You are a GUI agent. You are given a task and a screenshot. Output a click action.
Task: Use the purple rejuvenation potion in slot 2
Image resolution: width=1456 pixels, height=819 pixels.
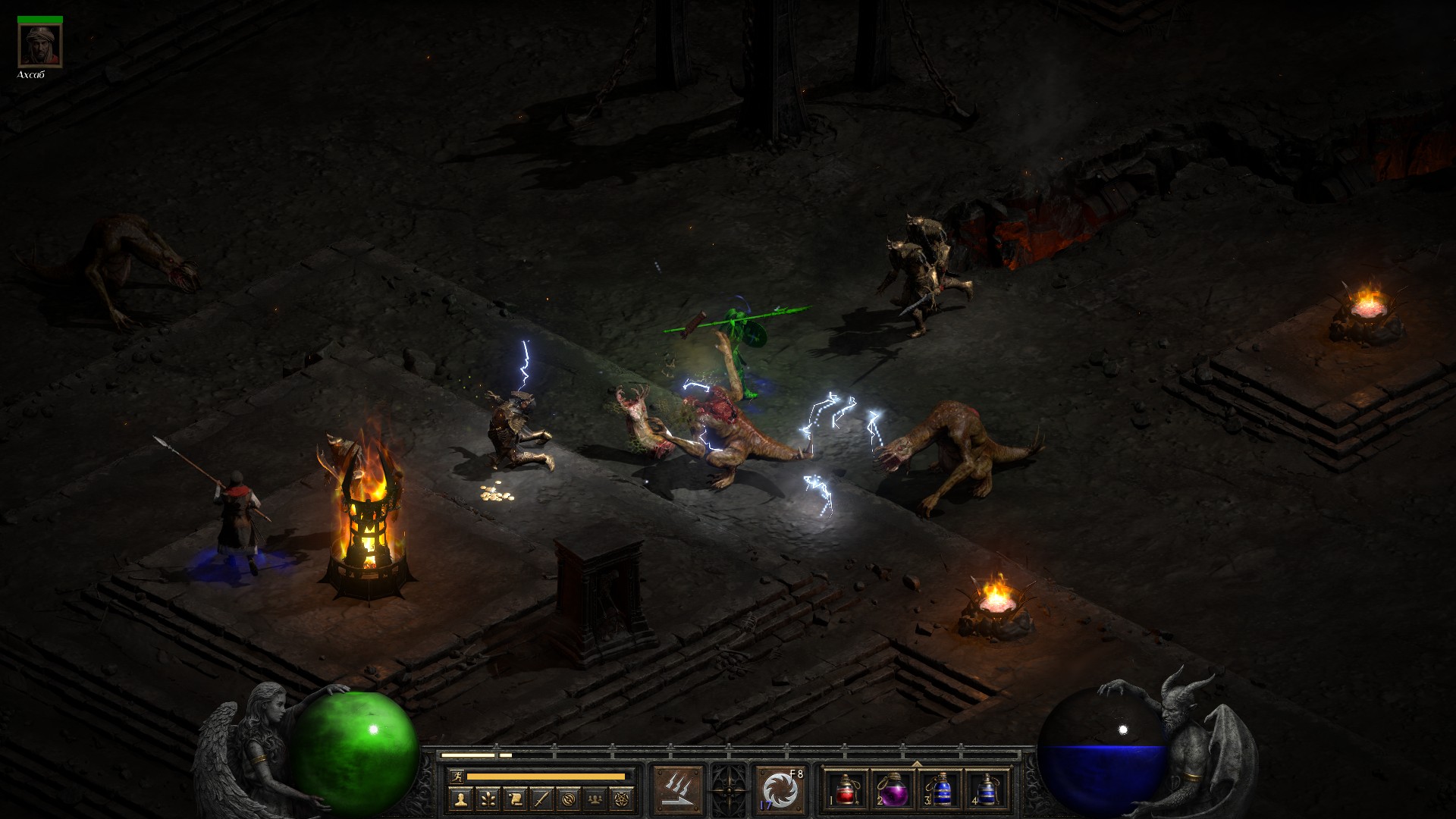(892, 789)
